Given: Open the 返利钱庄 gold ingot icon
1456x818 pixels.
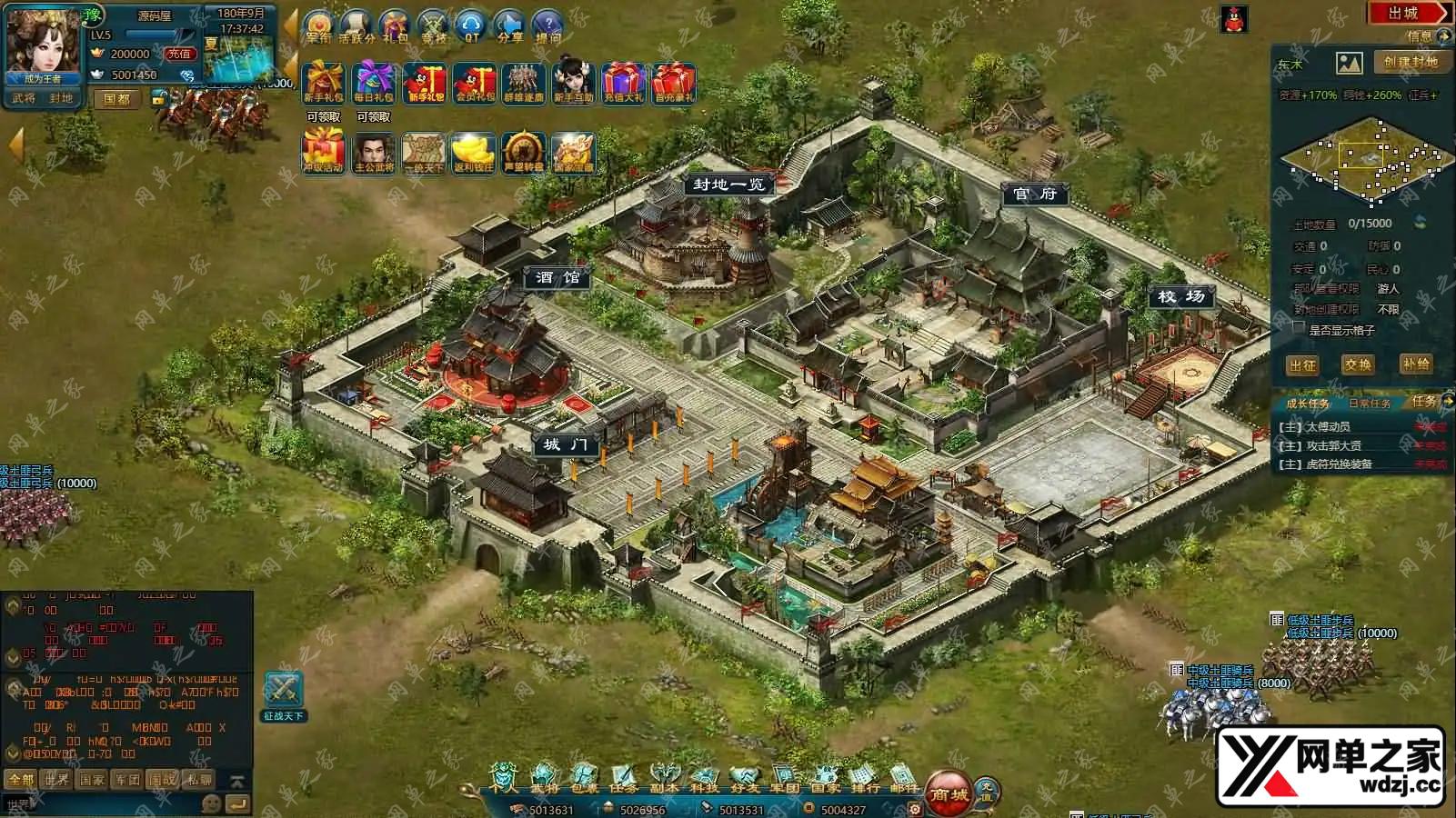Looking at the screenshot, I should (473, 153).
